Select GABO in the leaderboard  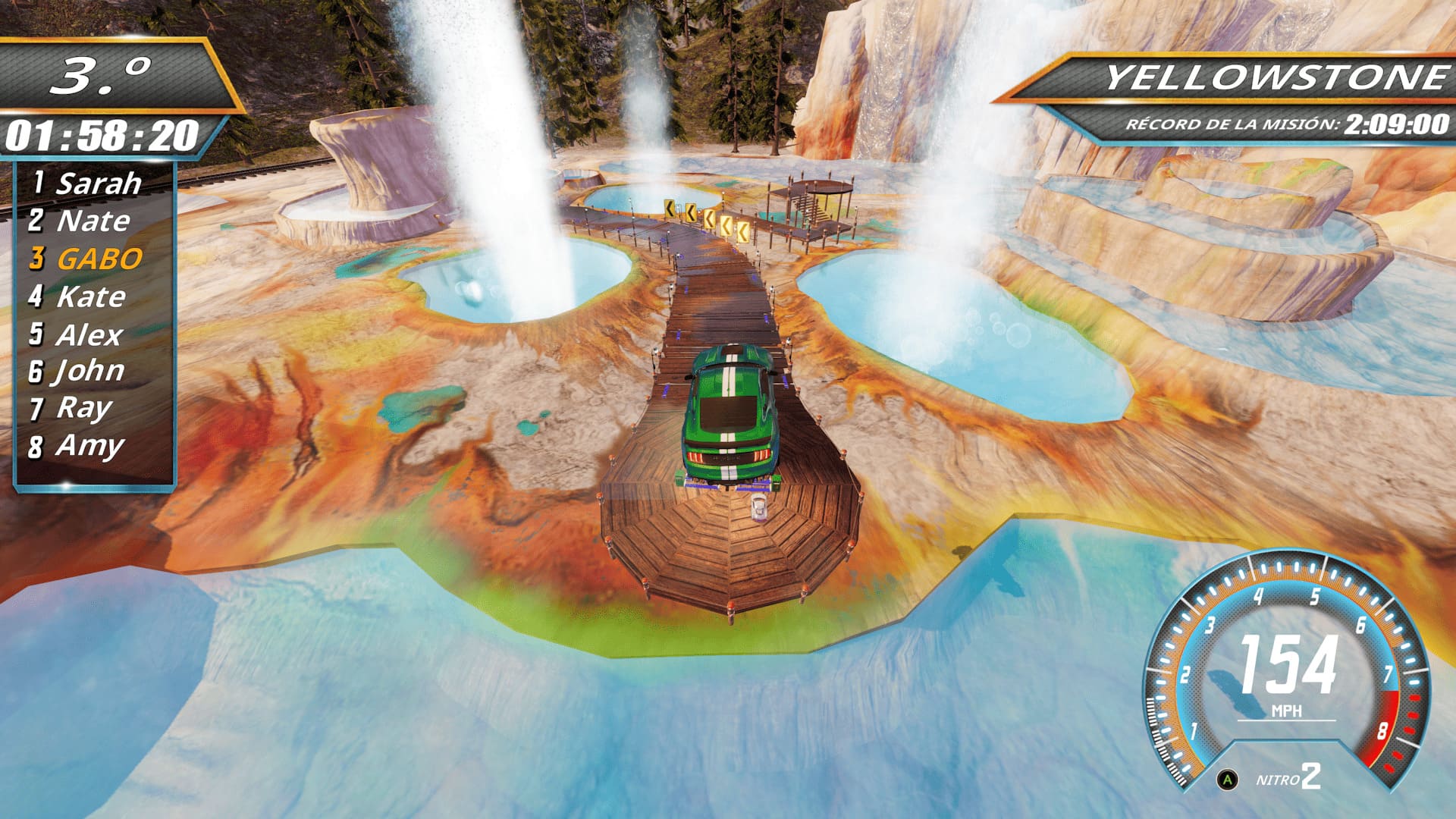coord(89,257)
